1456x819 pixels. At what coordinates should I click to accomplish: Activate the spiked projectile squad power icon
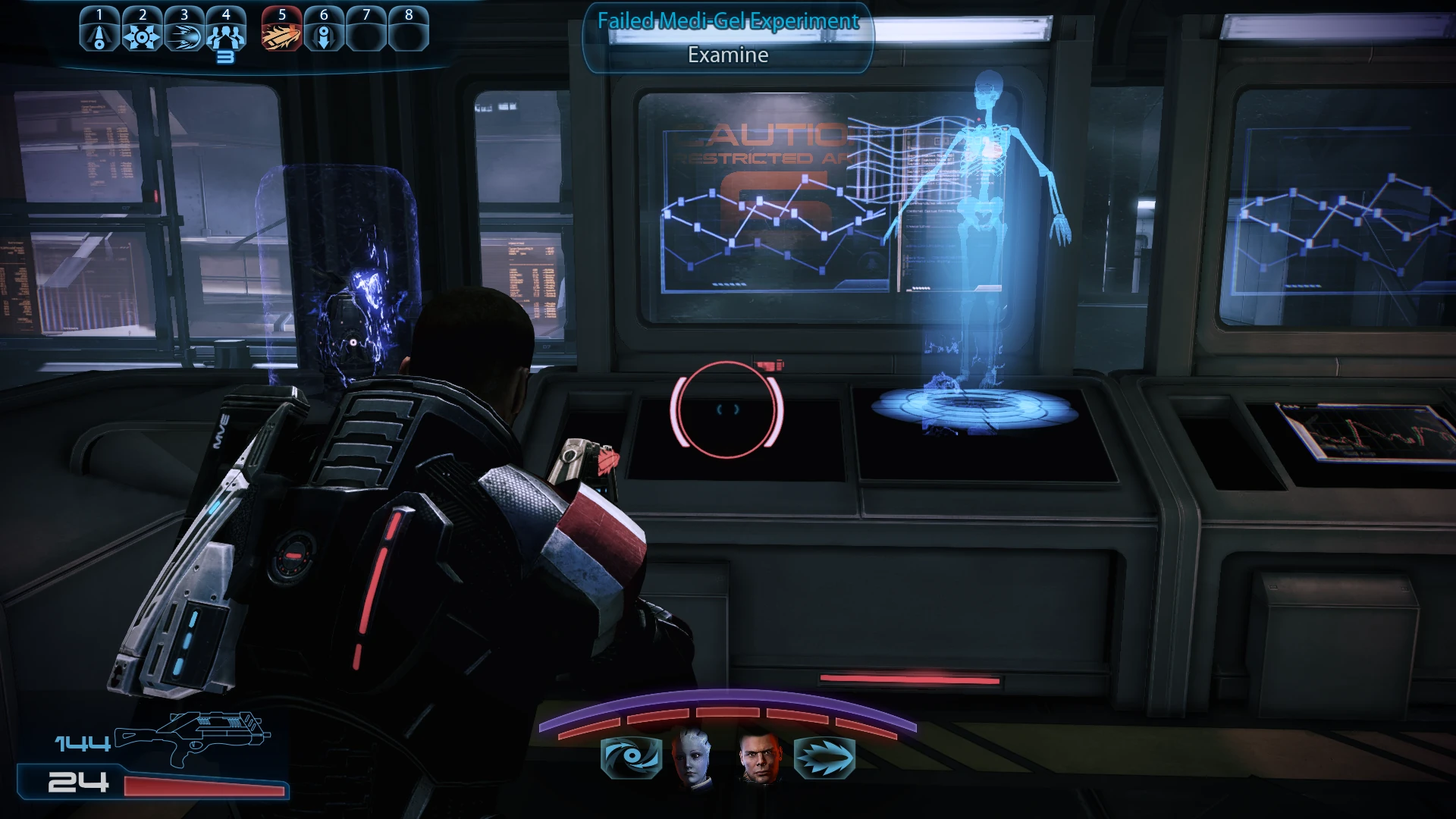pyautogui.click(x=824, y=757)
